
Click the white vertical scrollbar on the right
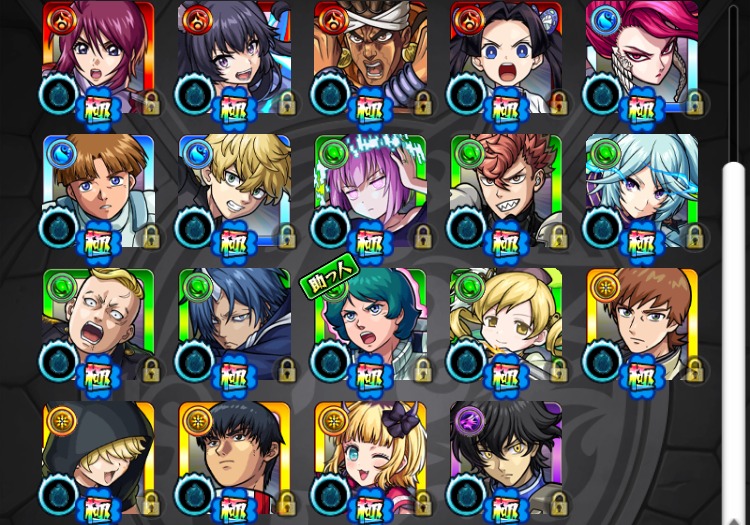tap(734, 340)
